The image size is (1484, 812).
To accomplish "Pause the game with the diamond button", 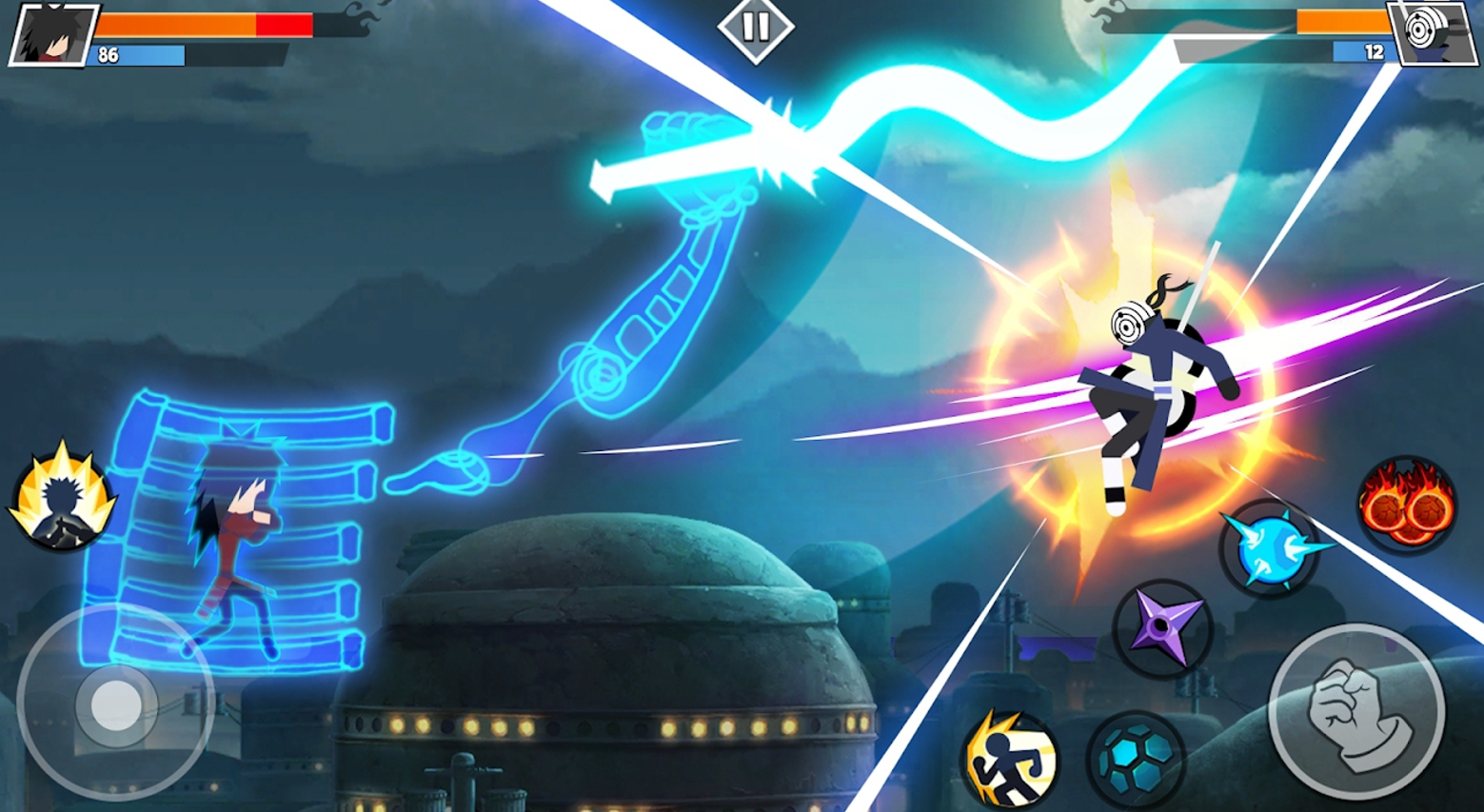I will pyautogui.click(x=755, y=28).
